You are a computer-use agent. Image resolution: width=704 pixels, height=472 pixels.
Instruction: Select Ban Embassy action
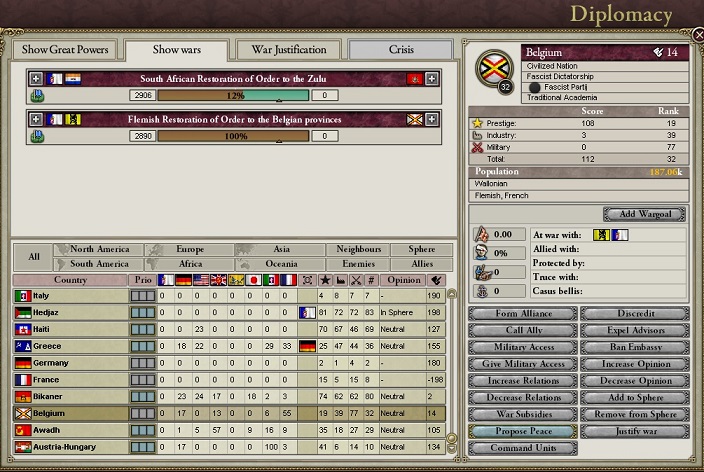pyautogui.click(x=634, y=347)
